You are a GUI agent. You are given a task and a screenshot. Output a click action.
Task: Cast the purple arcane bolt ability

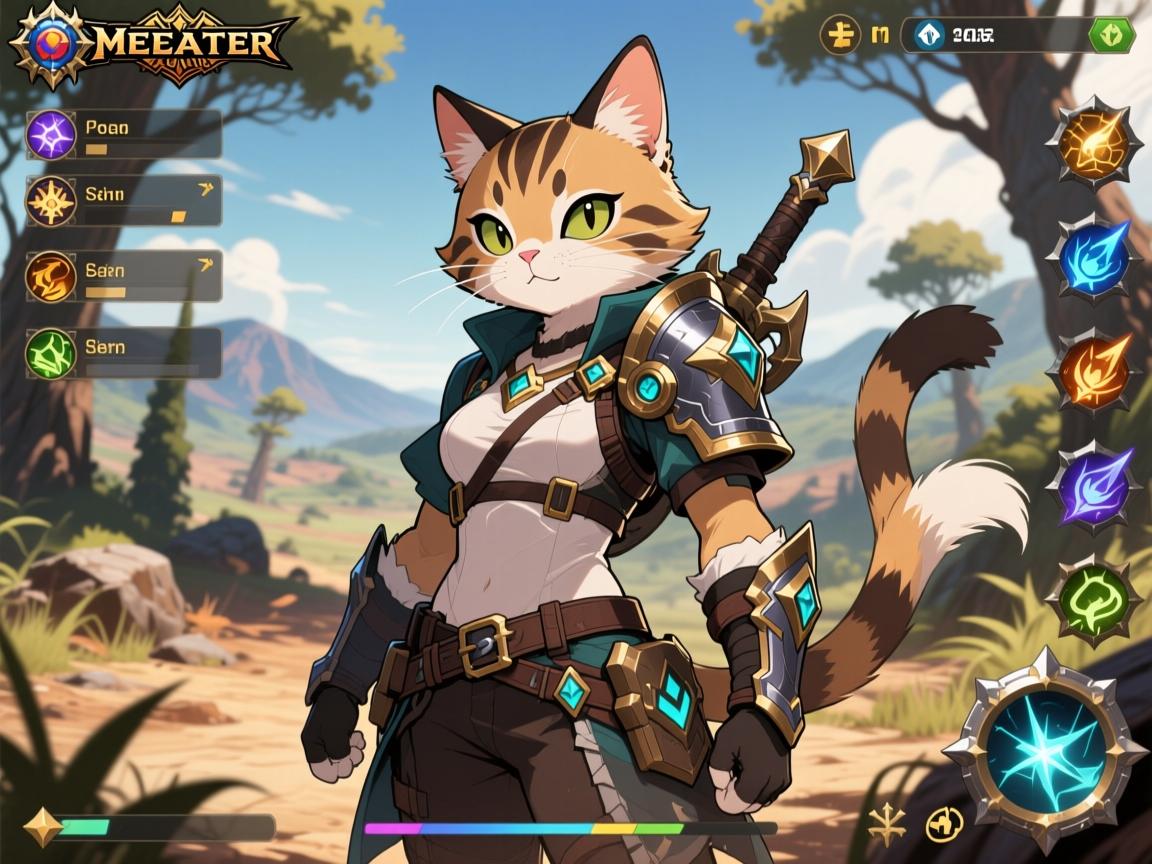(1094, 486)
